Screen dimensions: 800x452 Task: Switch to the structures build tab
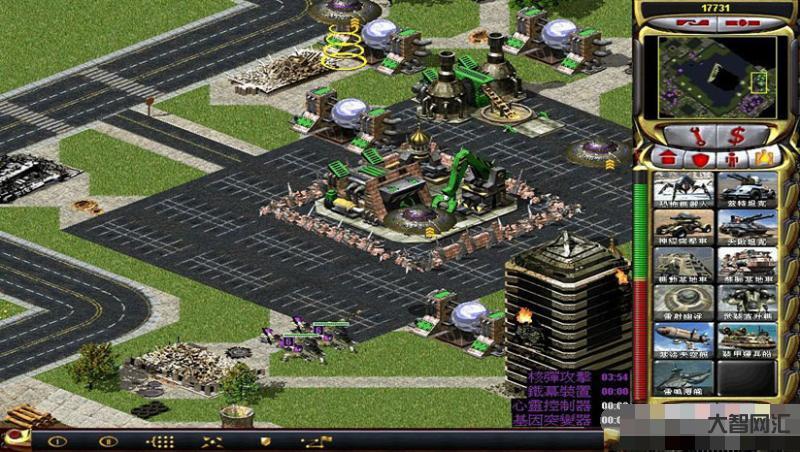click(666, 158)
